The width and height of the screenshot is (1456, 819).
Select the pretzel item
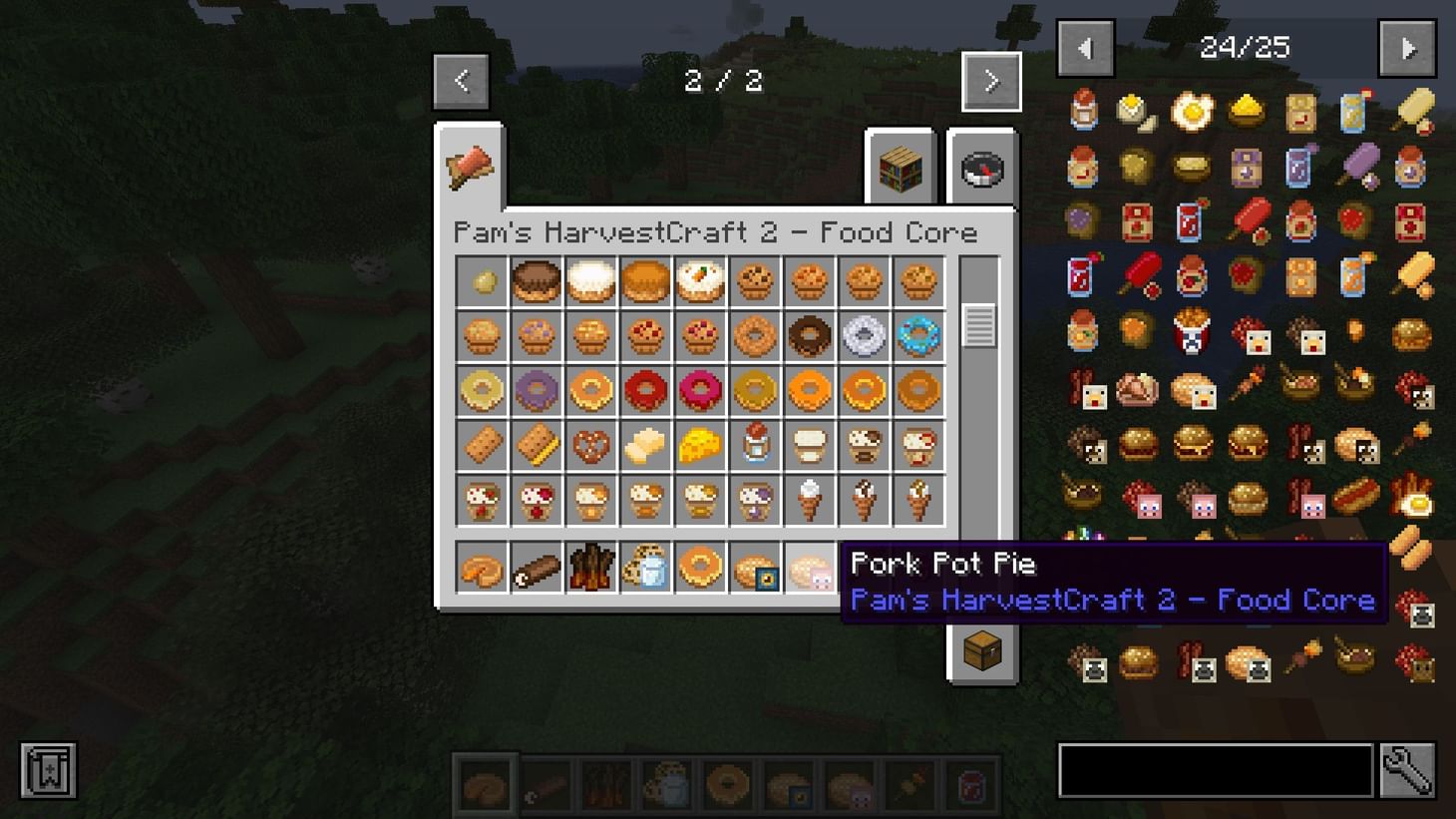(590, 445)
